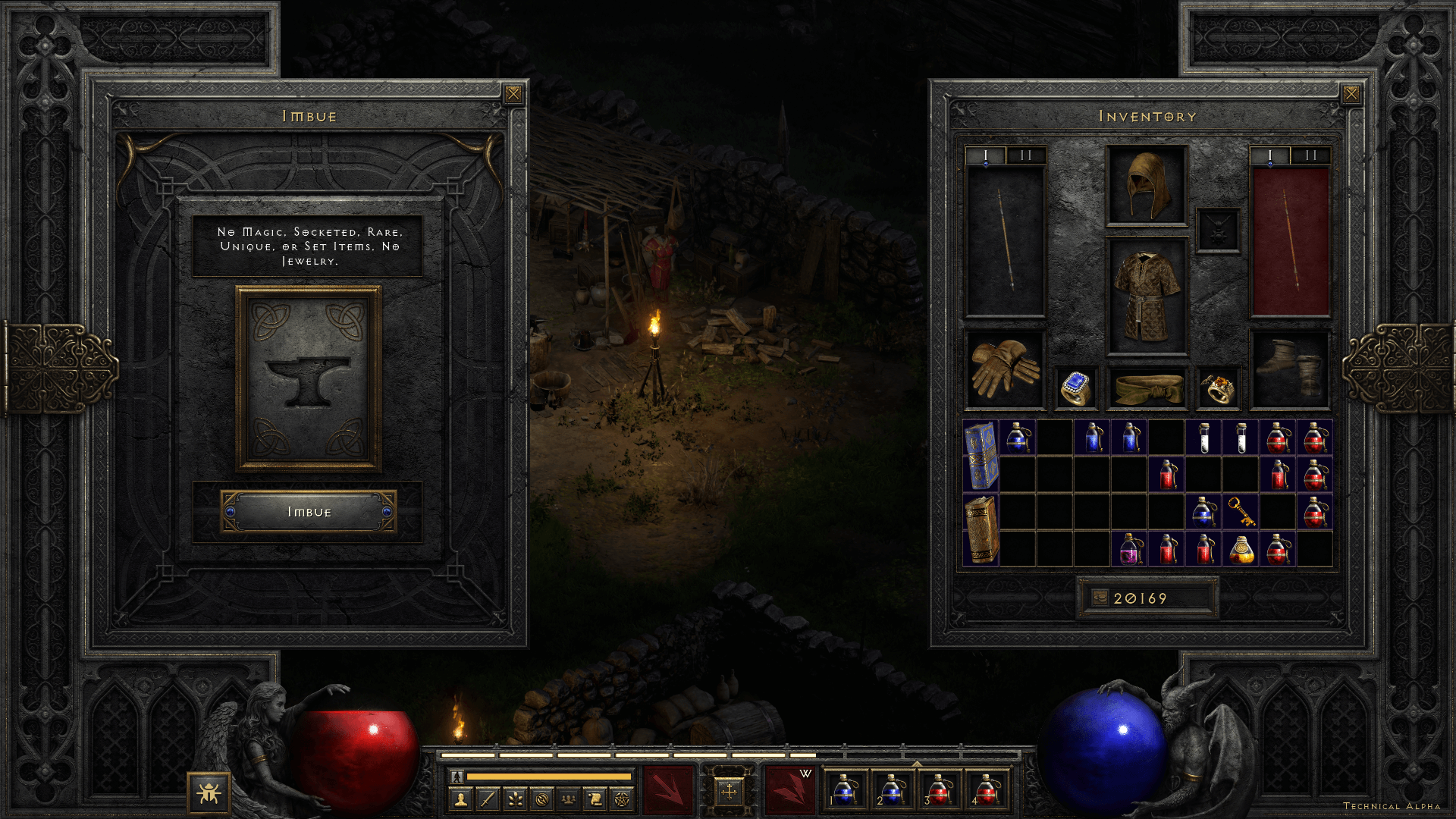Select the golden key in inventory
This screenshot has width=1456, height=819.
[1241, 512]
